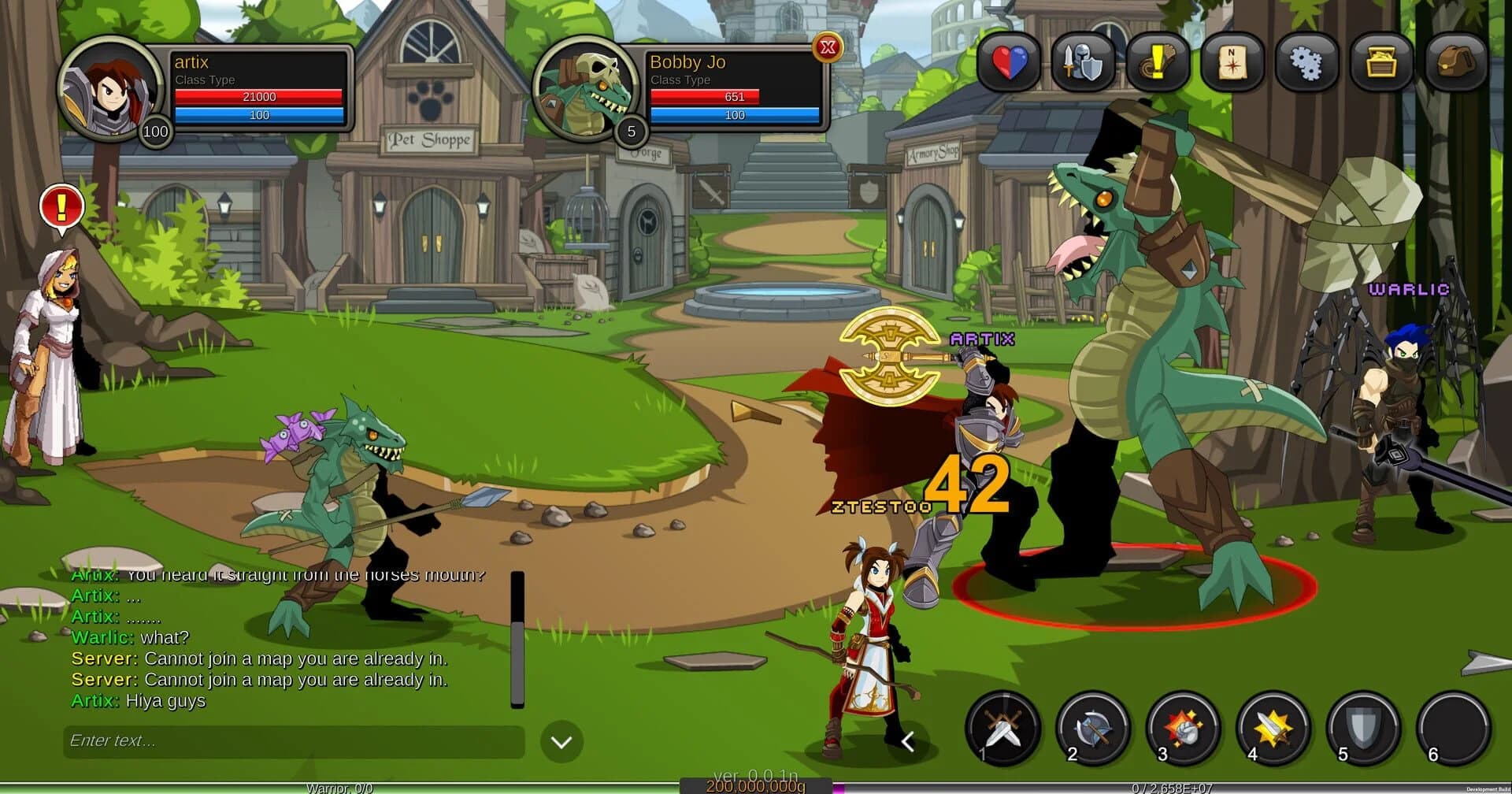This screenshot has height=794, width=1512.
Task: Click artix's portrait frame
Action: tap(109, 93)
